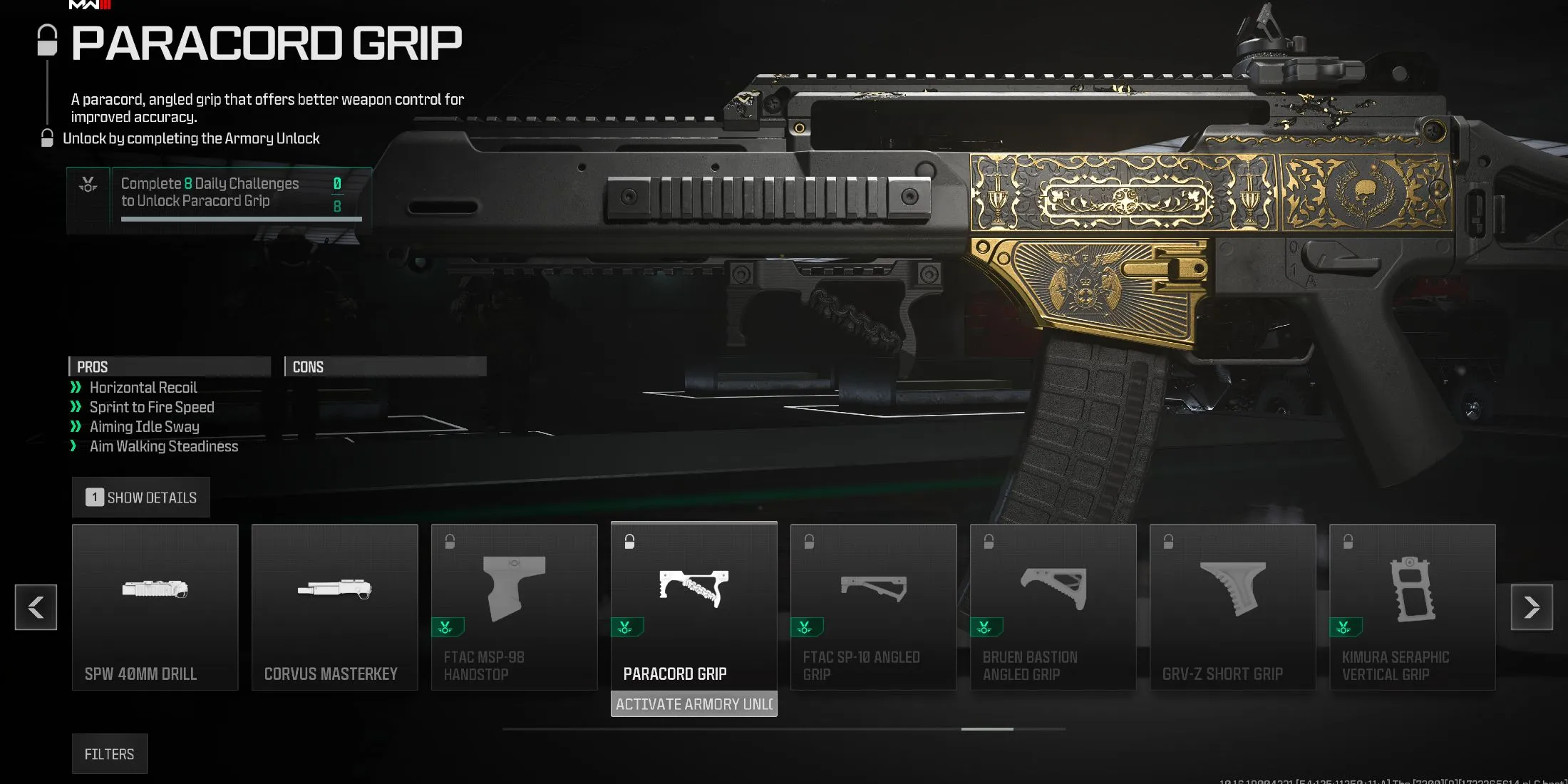Pick the FTAC SP-10 Angled Grip
Image resolution: width=1568 pixels, height=784 pixels.
(x=873, y=607)
